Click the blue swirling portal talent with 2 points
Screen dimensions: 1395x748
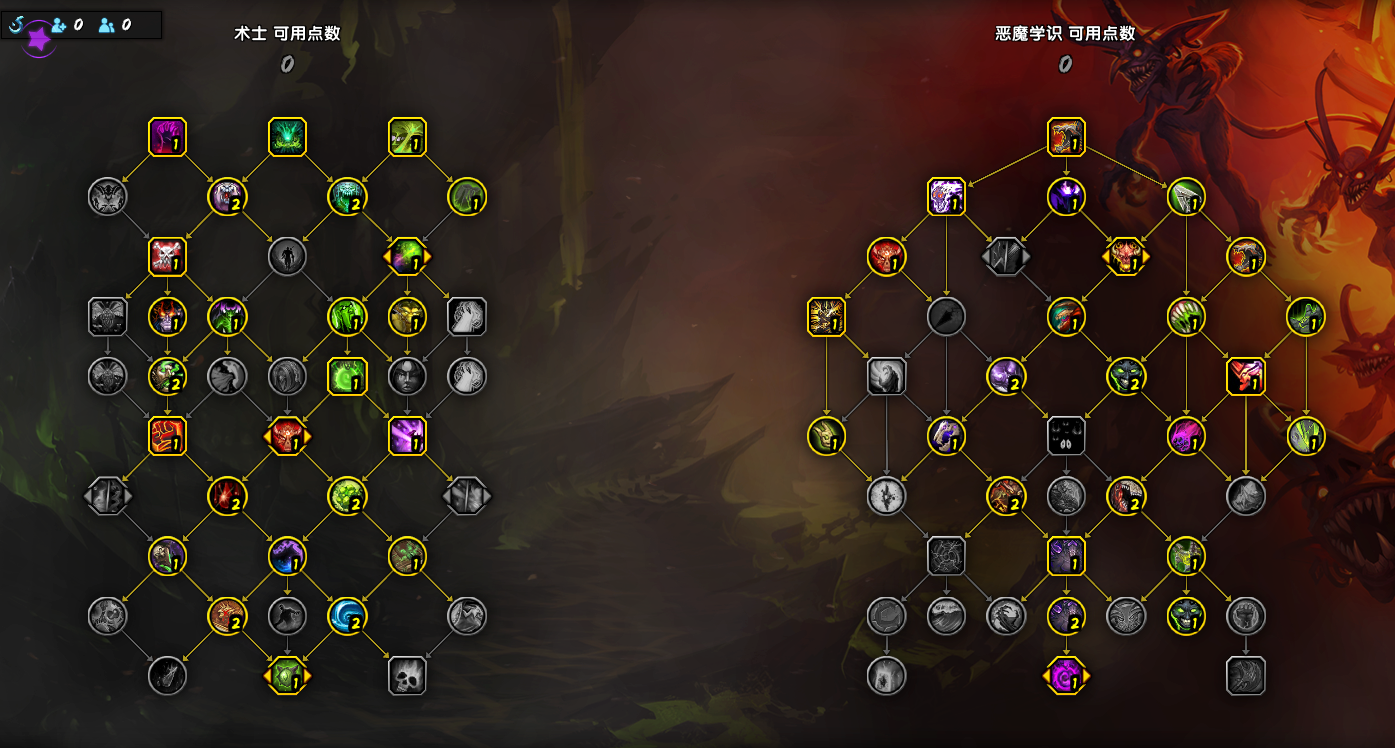pos(348,617)
